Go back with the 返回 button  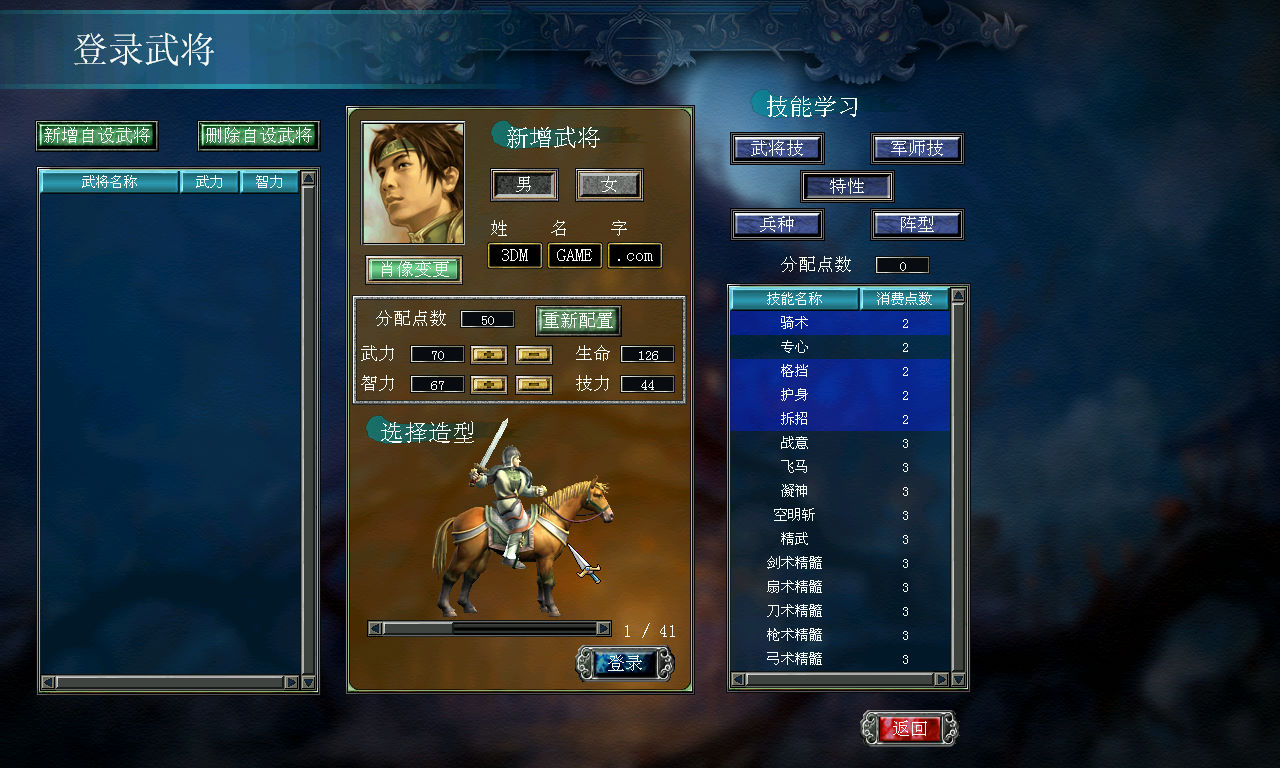point(909,728)
